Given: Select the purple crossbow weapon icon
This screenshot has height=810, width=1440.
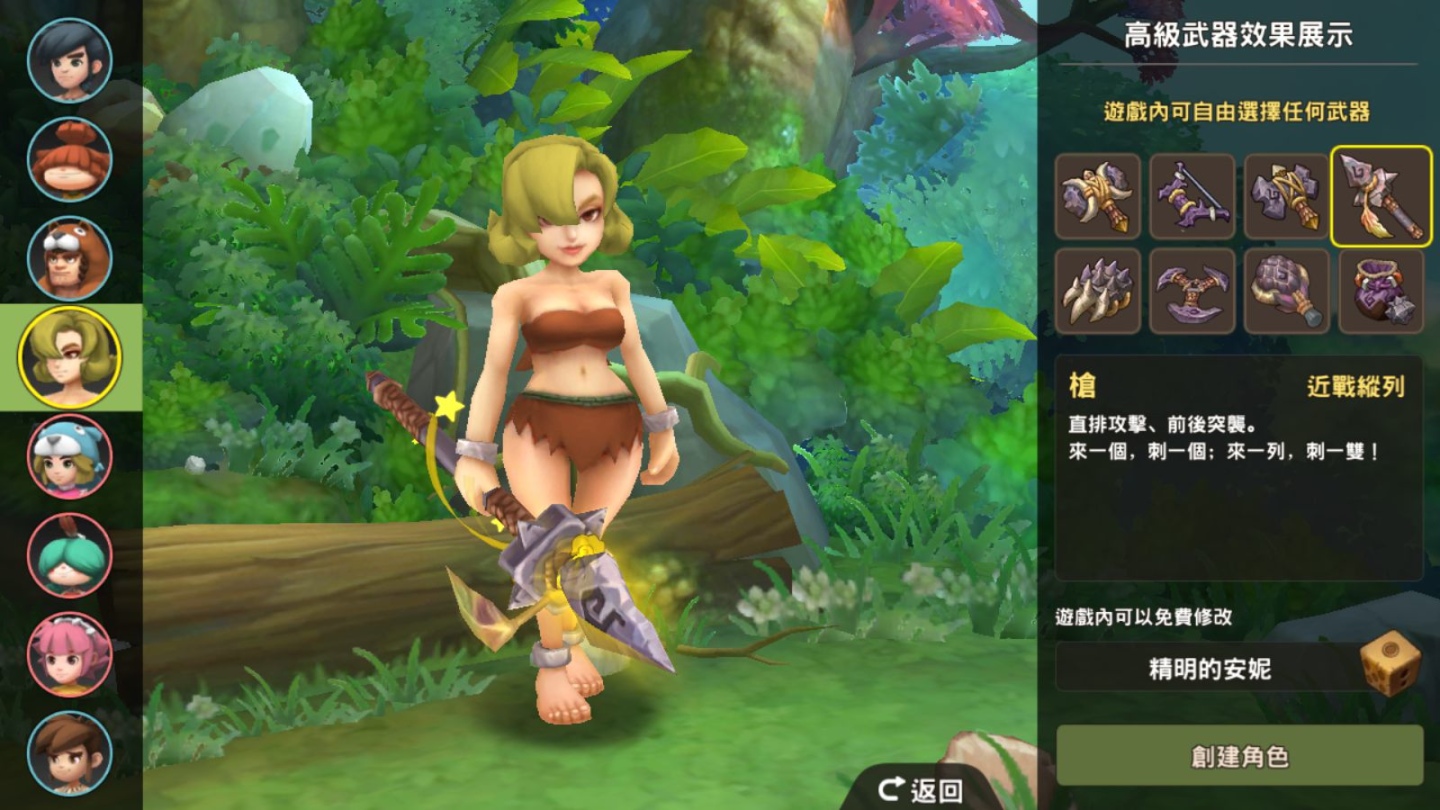Looking at the screenshot, I should coord(1192,197).
